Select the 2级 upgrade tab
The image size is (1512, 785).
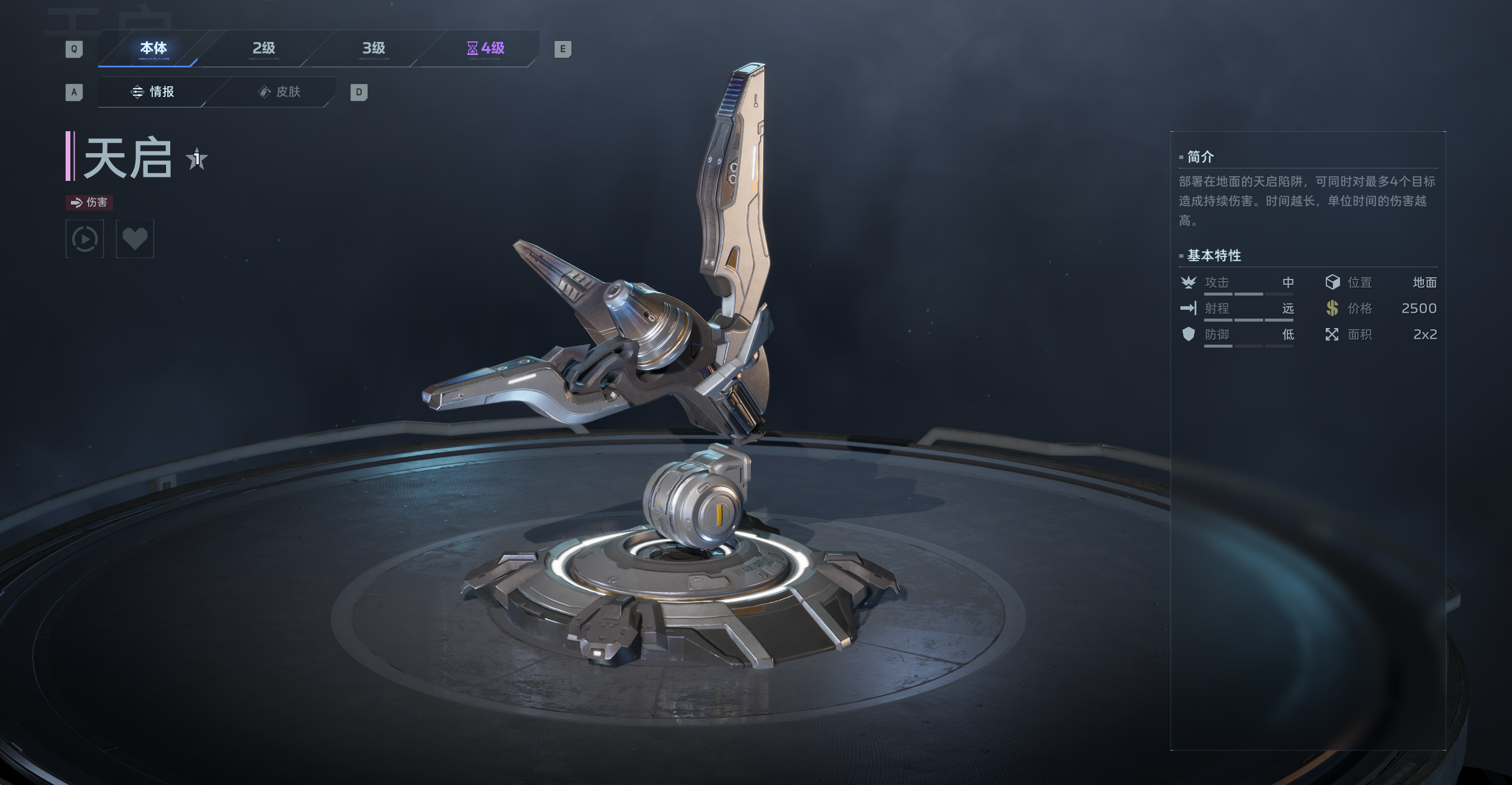coord(264,48)
